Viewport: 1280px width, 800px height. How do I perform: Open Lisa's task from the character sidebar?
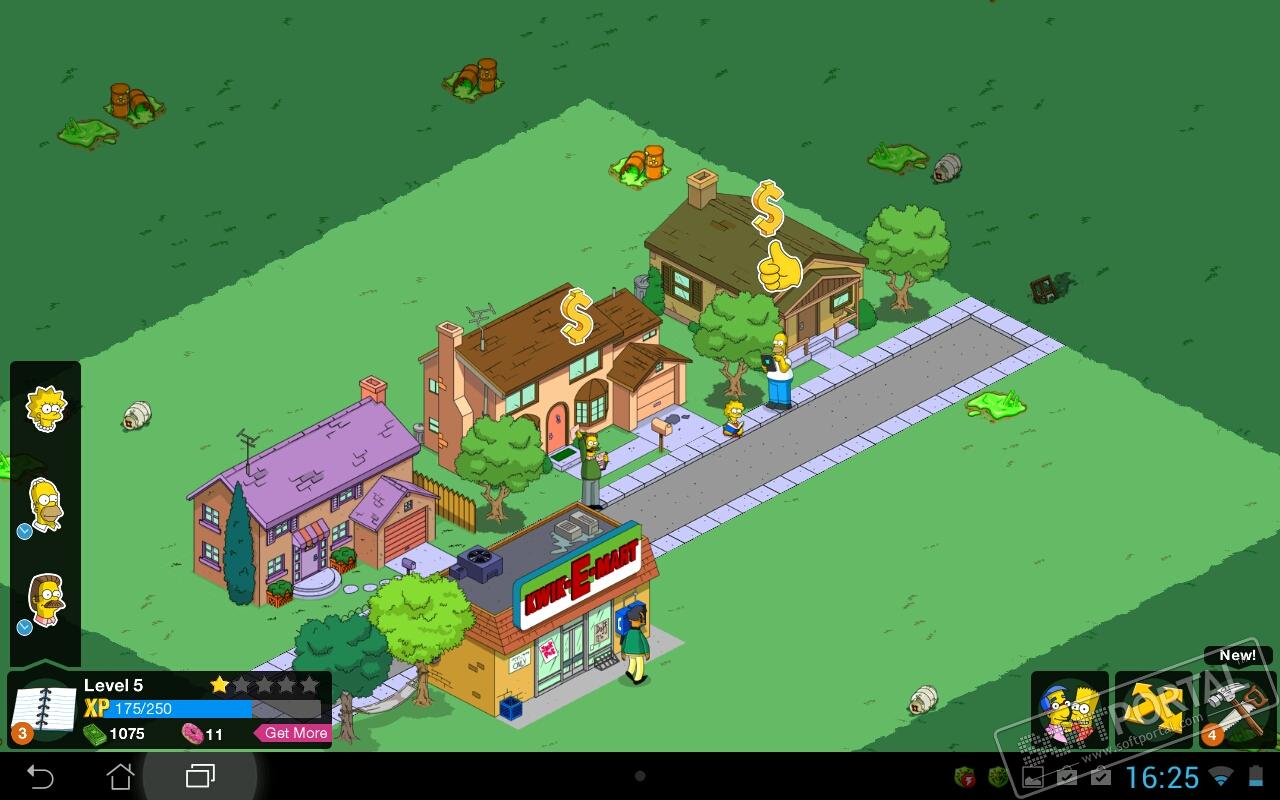(x=46, y=408)
